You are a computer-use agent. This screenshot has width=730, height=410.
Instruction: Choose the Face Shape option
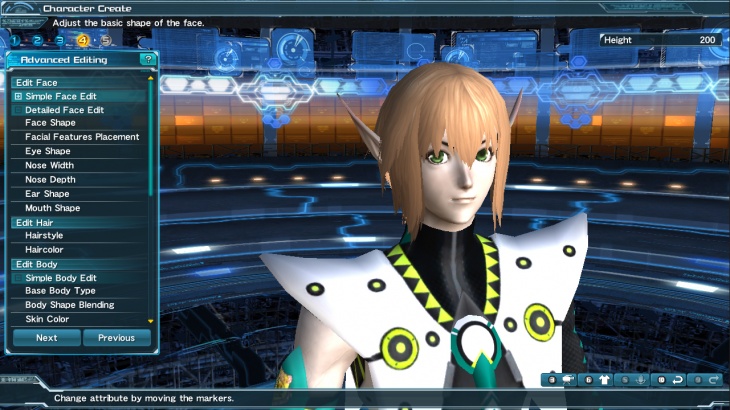pos(50,123)
